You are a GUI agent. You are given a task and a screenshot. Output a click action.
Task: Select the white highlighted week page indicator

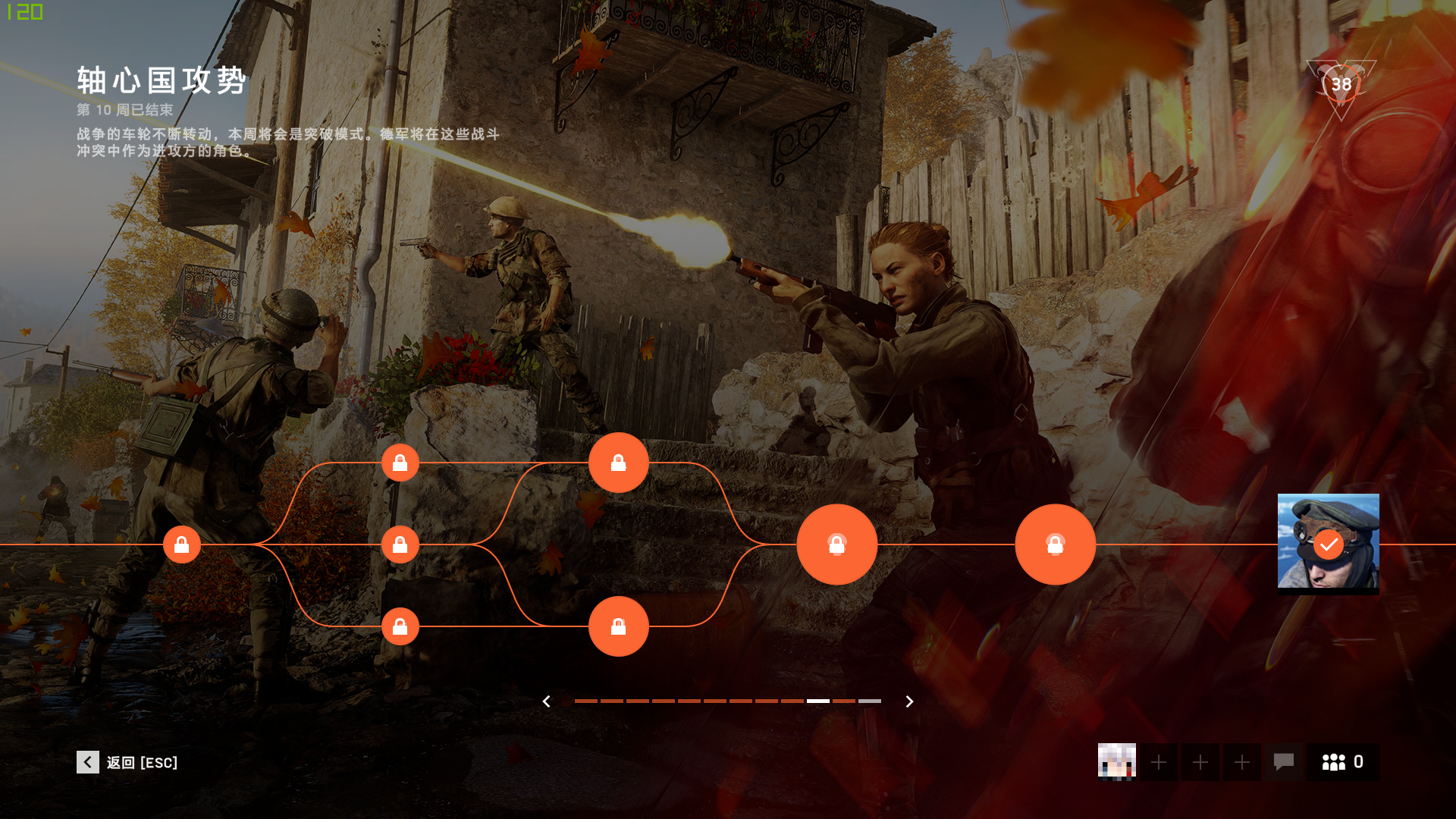coord(817,701)
